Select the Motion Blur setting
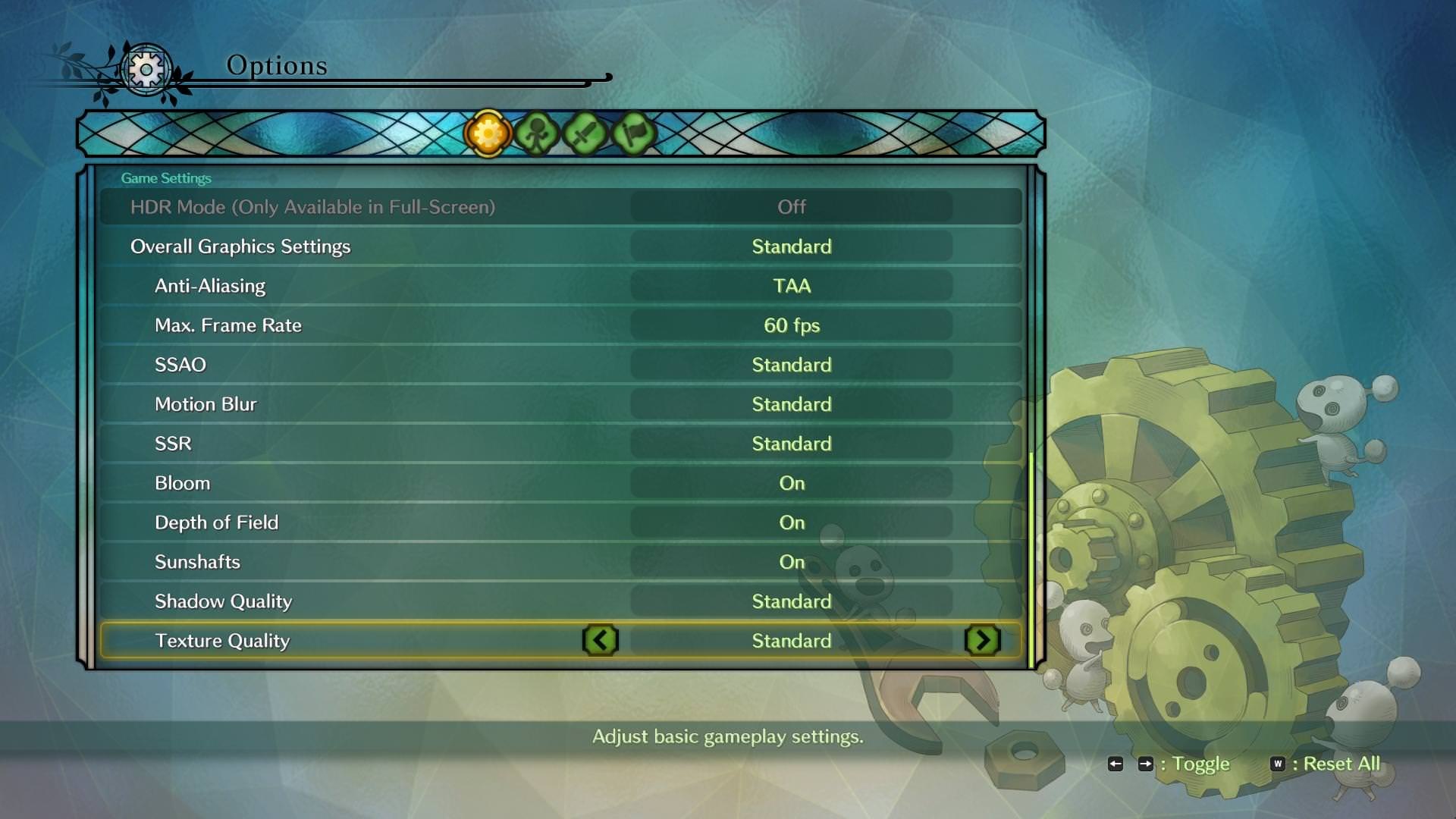This screenshot has width=1456, height=819. point(561,404)
